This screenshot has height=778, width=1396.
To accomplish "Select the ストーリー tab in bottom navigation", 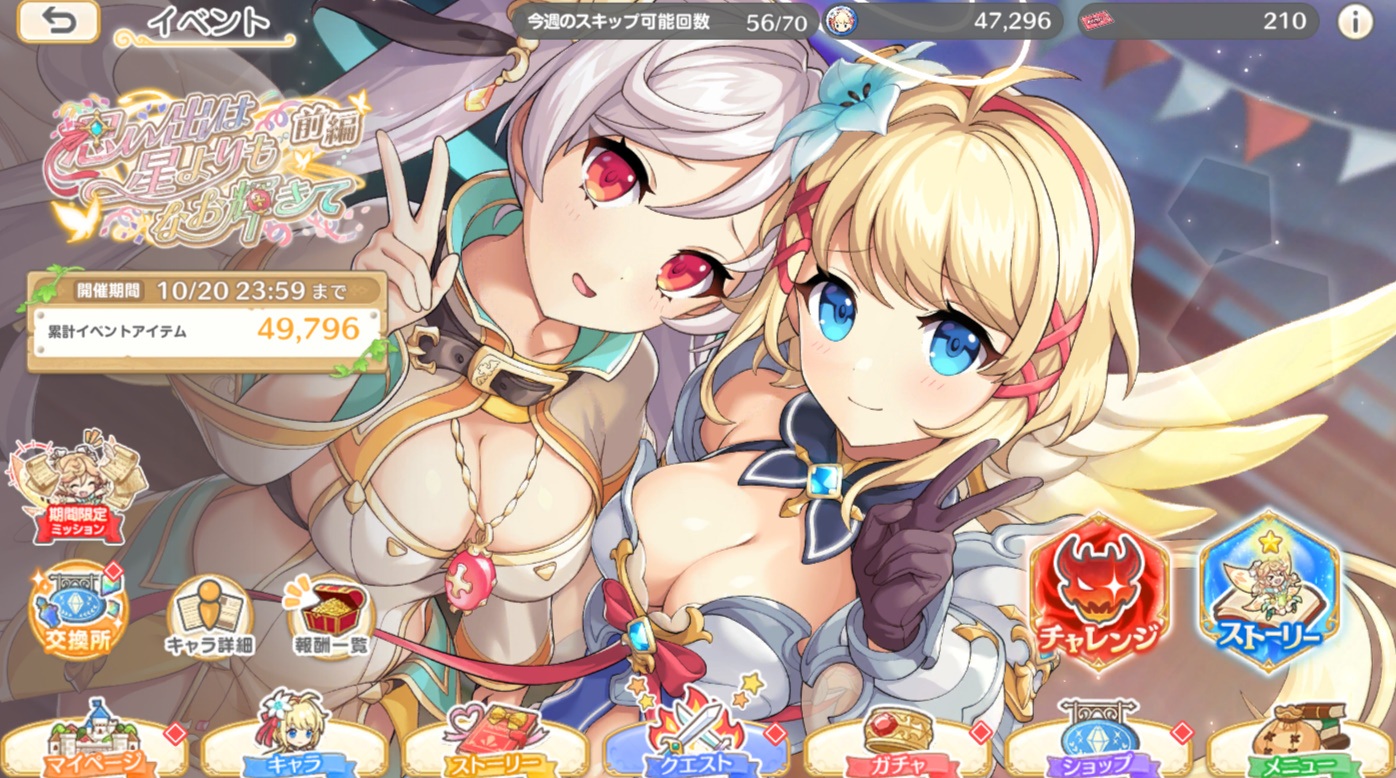I will tap(496, 745).
